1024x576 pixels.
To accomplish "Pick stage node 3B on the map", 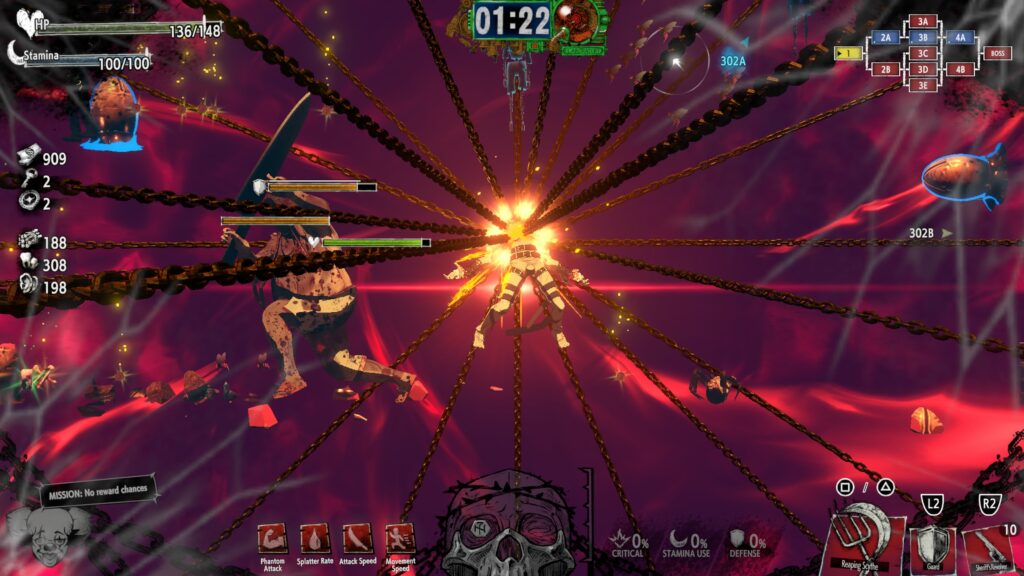I will [923, 37].
